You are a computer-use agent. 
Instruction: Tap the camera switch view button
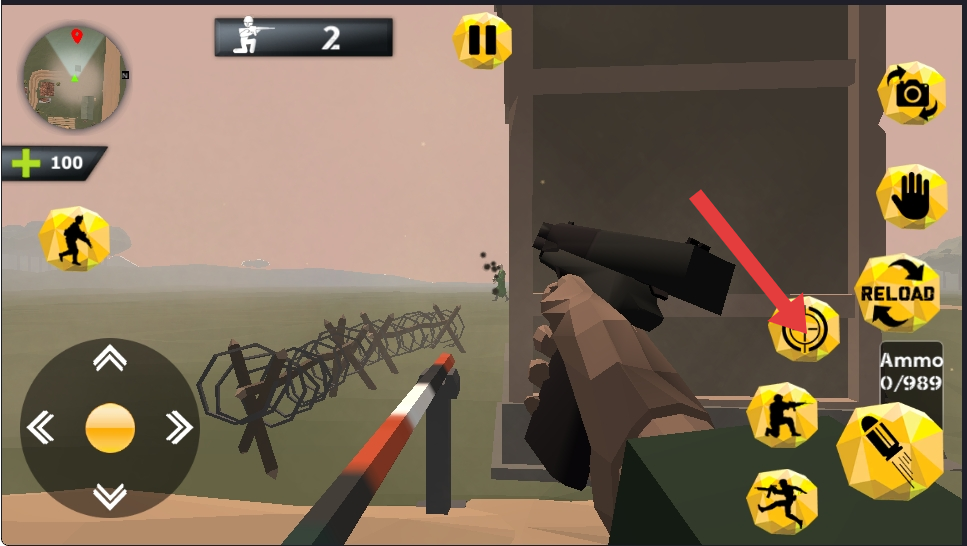click(x=911, y=93)
